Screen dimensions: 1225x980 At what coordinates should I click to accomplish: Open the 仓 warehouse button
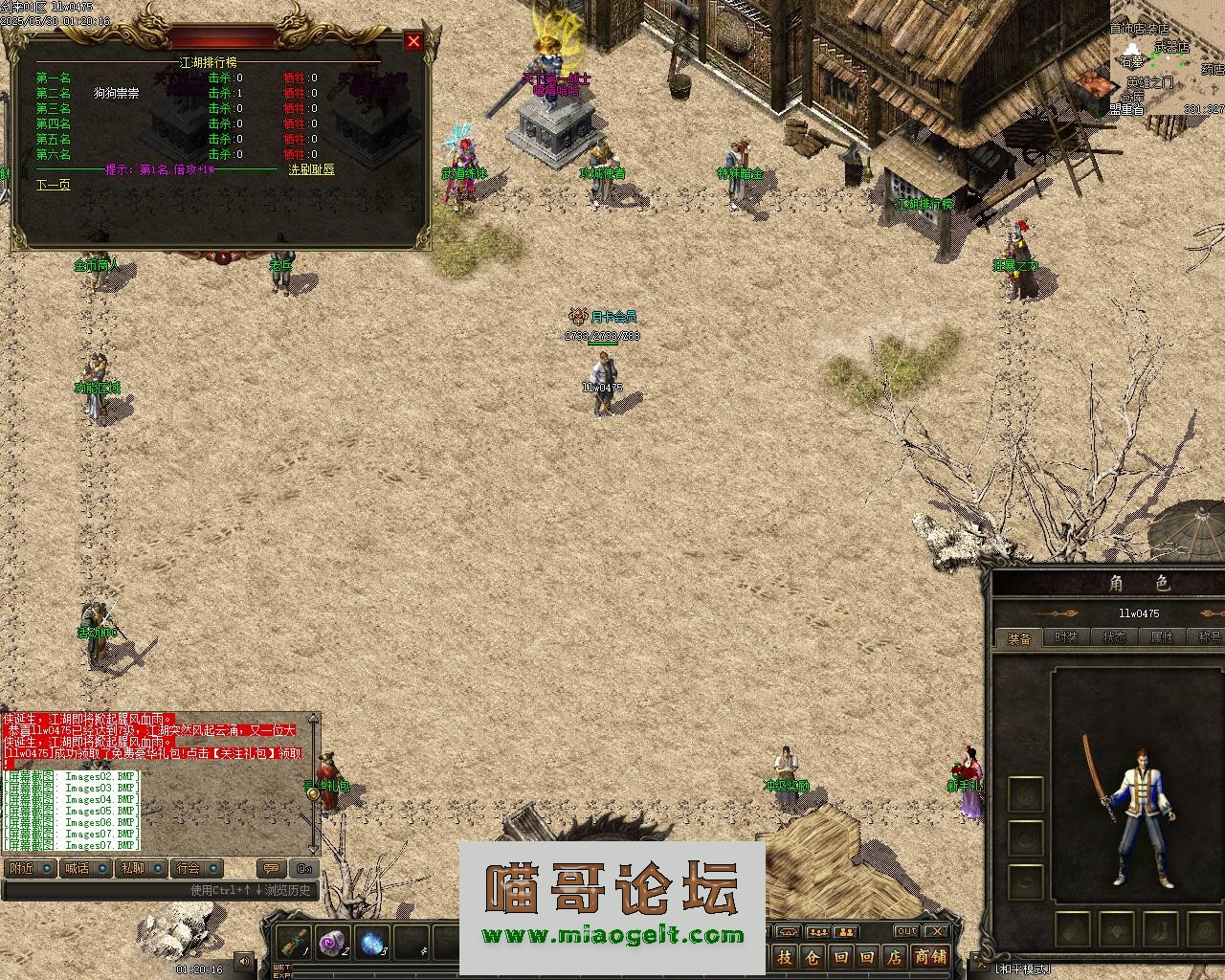coord(812,956)
